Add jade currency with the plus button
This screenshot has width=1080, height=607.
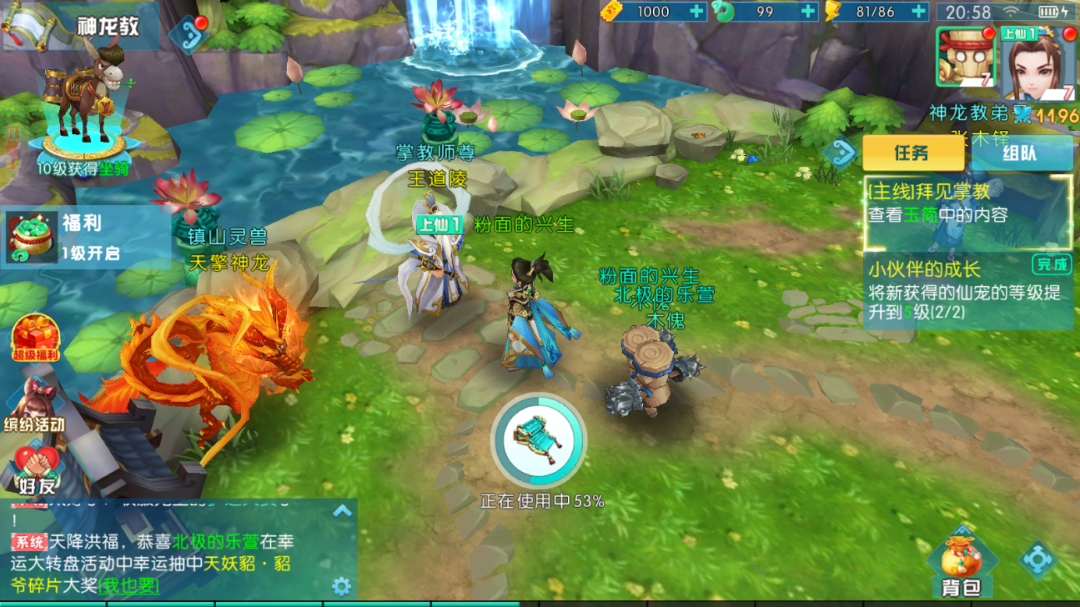(808, 12)
